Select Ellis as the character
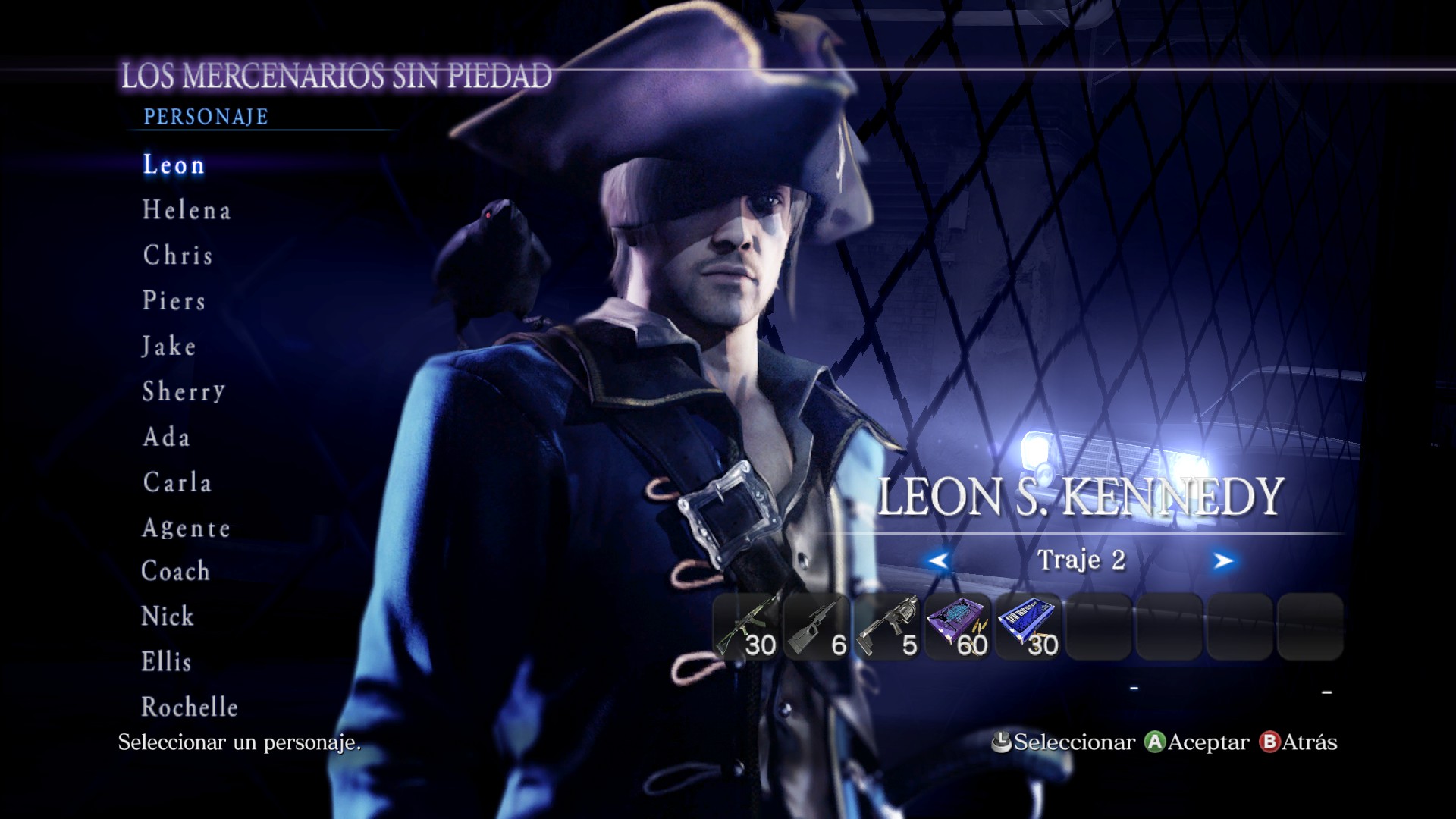This screenshot has width=1456, height=819. 167,662
